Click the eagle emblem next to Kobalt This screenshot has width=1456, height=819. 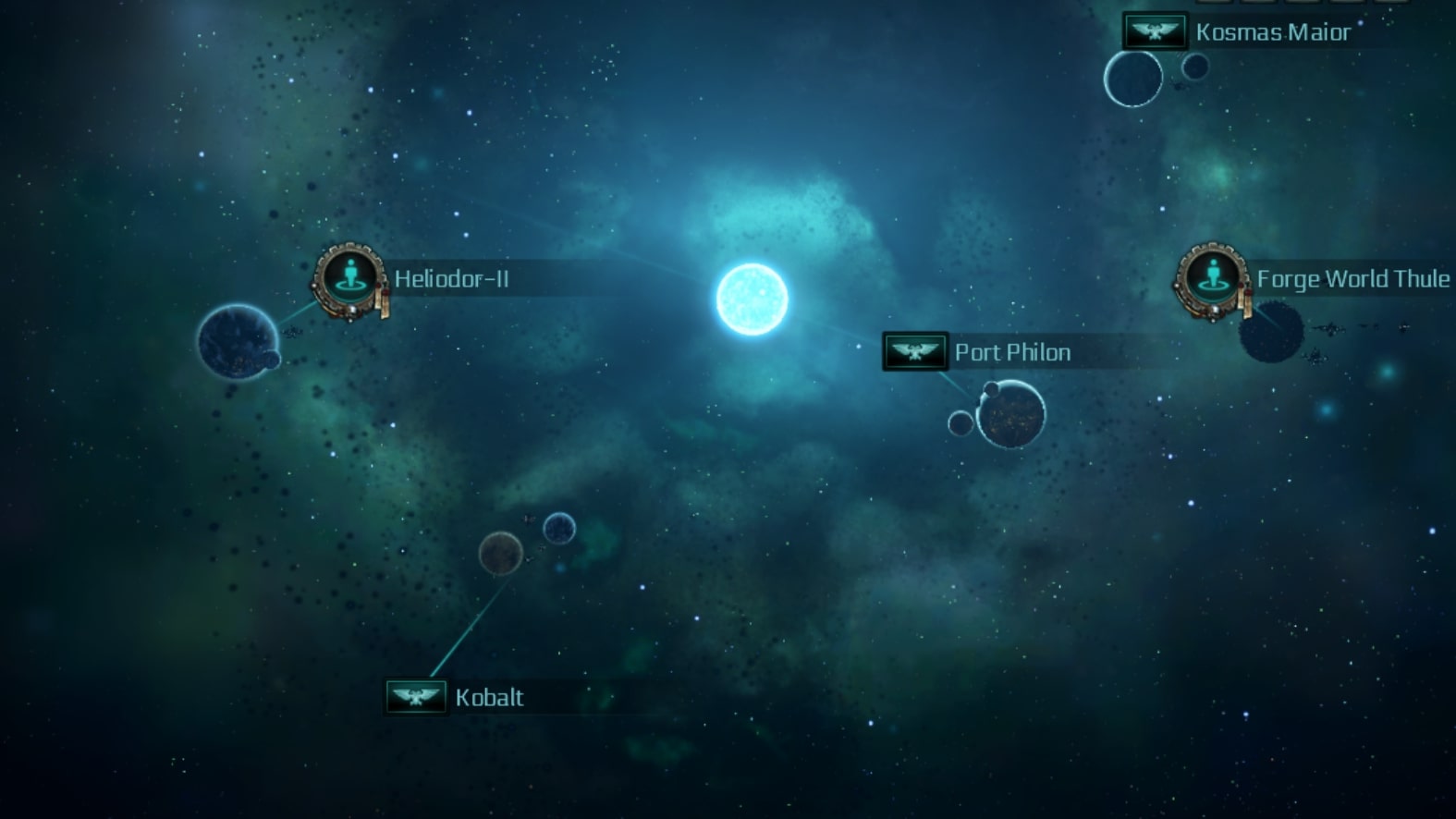click(416, 696)
